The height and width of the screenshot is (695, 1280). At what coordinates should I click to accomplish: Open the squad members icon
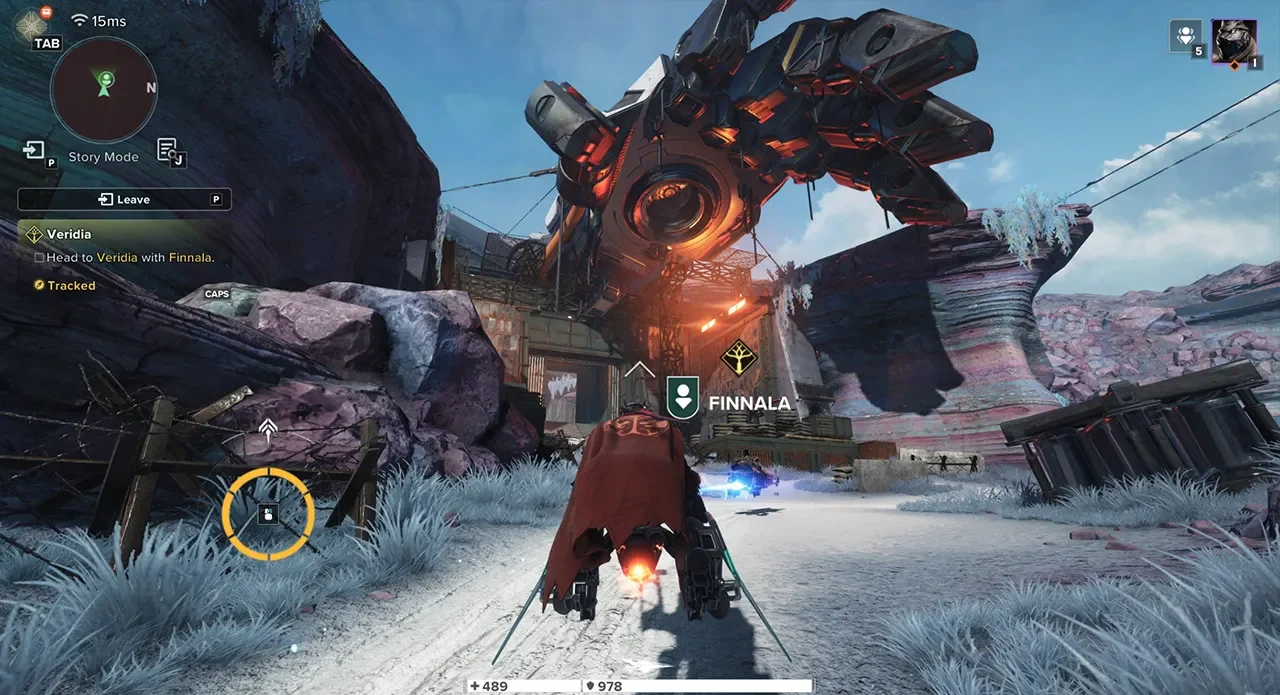pos(1185,36)
